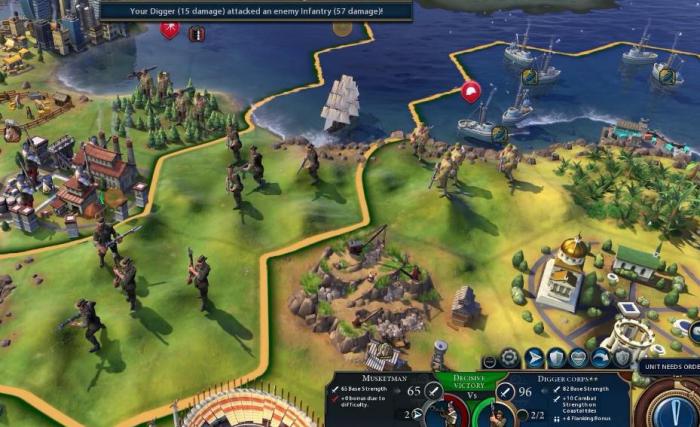This screenshot has height=427, width=700.
Task: Select the white arrow move action icon
Action: pyautogui.click(x=534, y=357)
